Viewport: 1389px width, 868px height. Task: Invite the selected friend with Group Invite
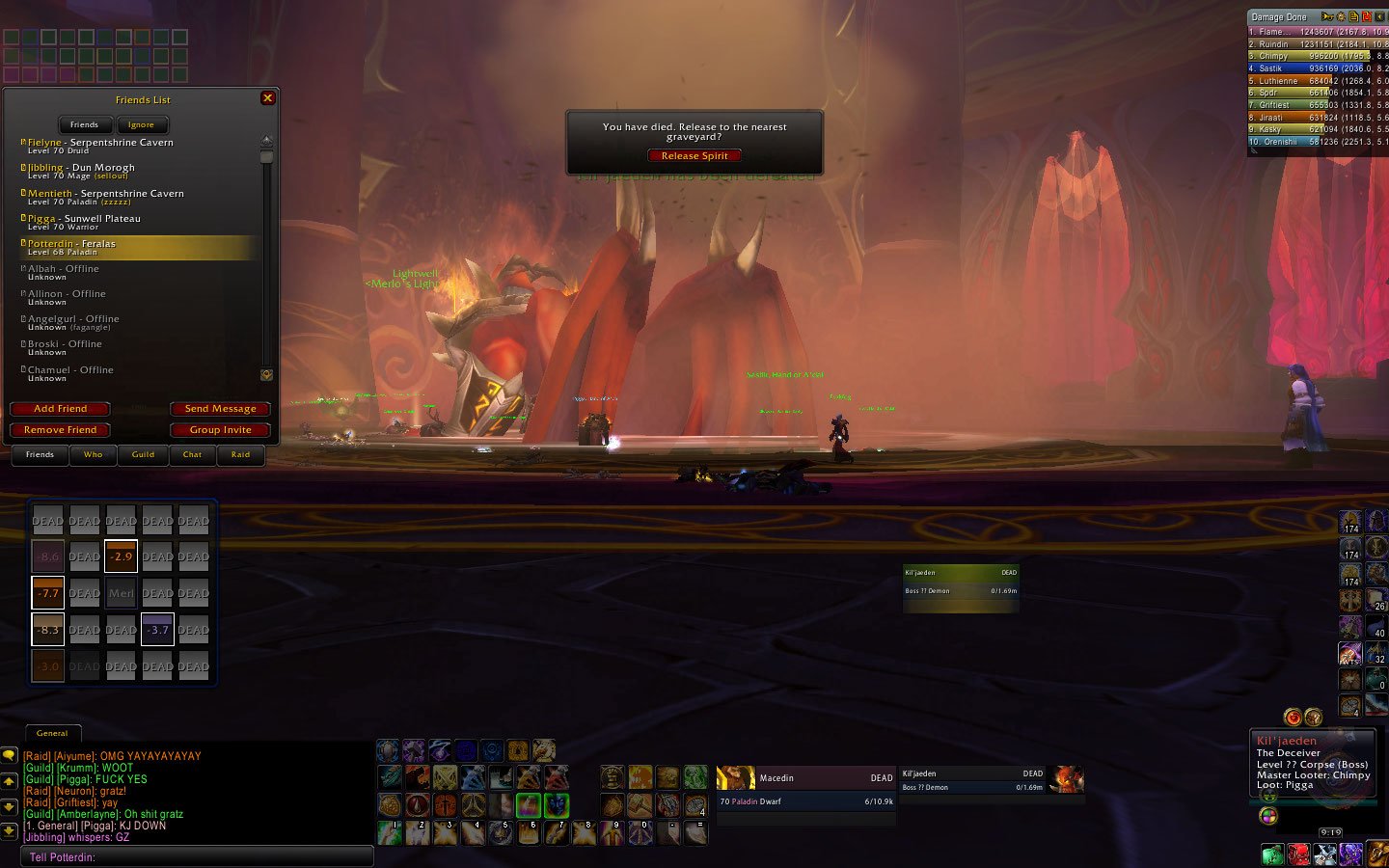[x=220, y=430]
